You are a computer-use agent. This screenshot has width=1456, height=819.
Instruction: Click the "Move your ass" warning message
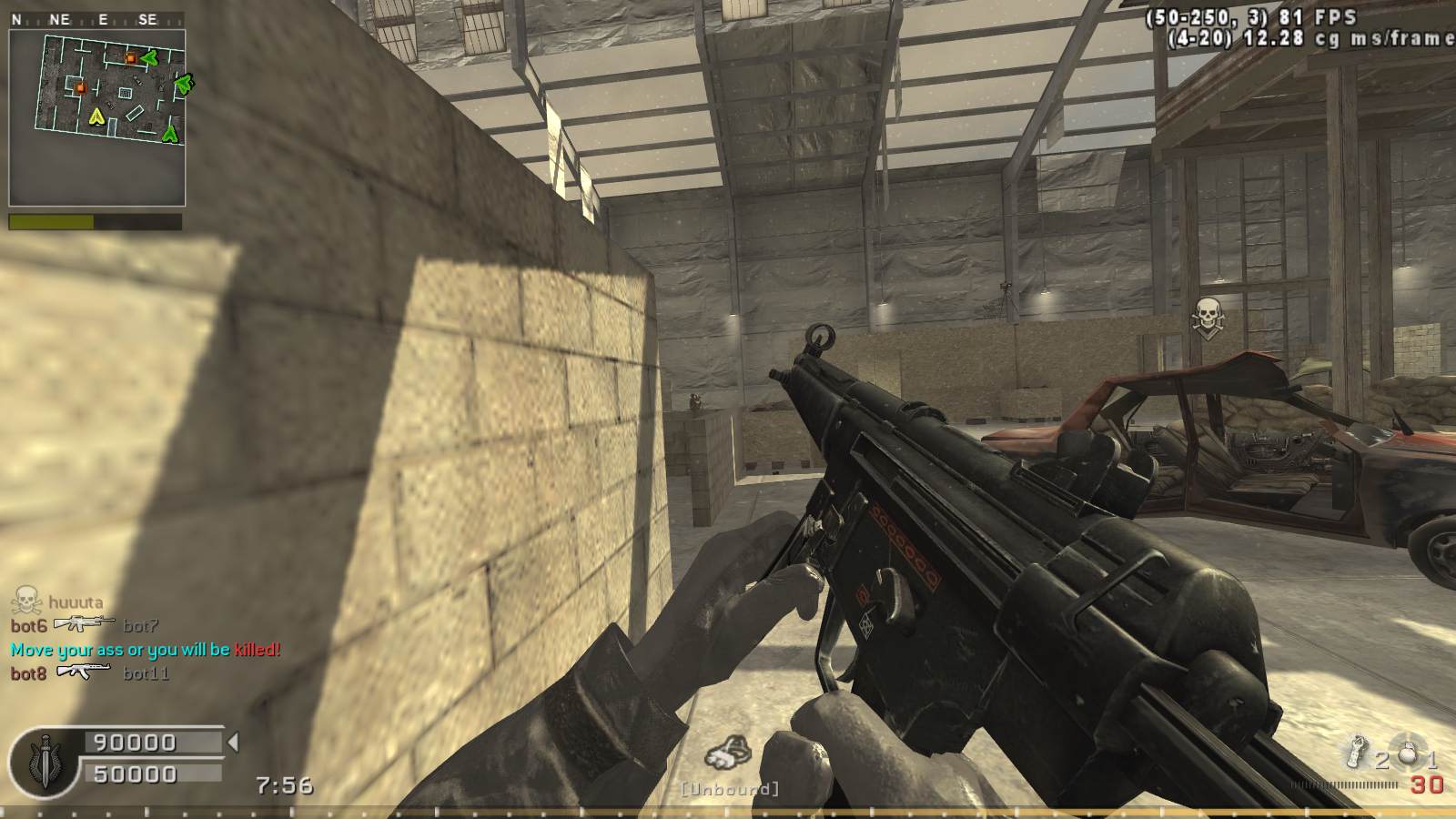(146, 650)
